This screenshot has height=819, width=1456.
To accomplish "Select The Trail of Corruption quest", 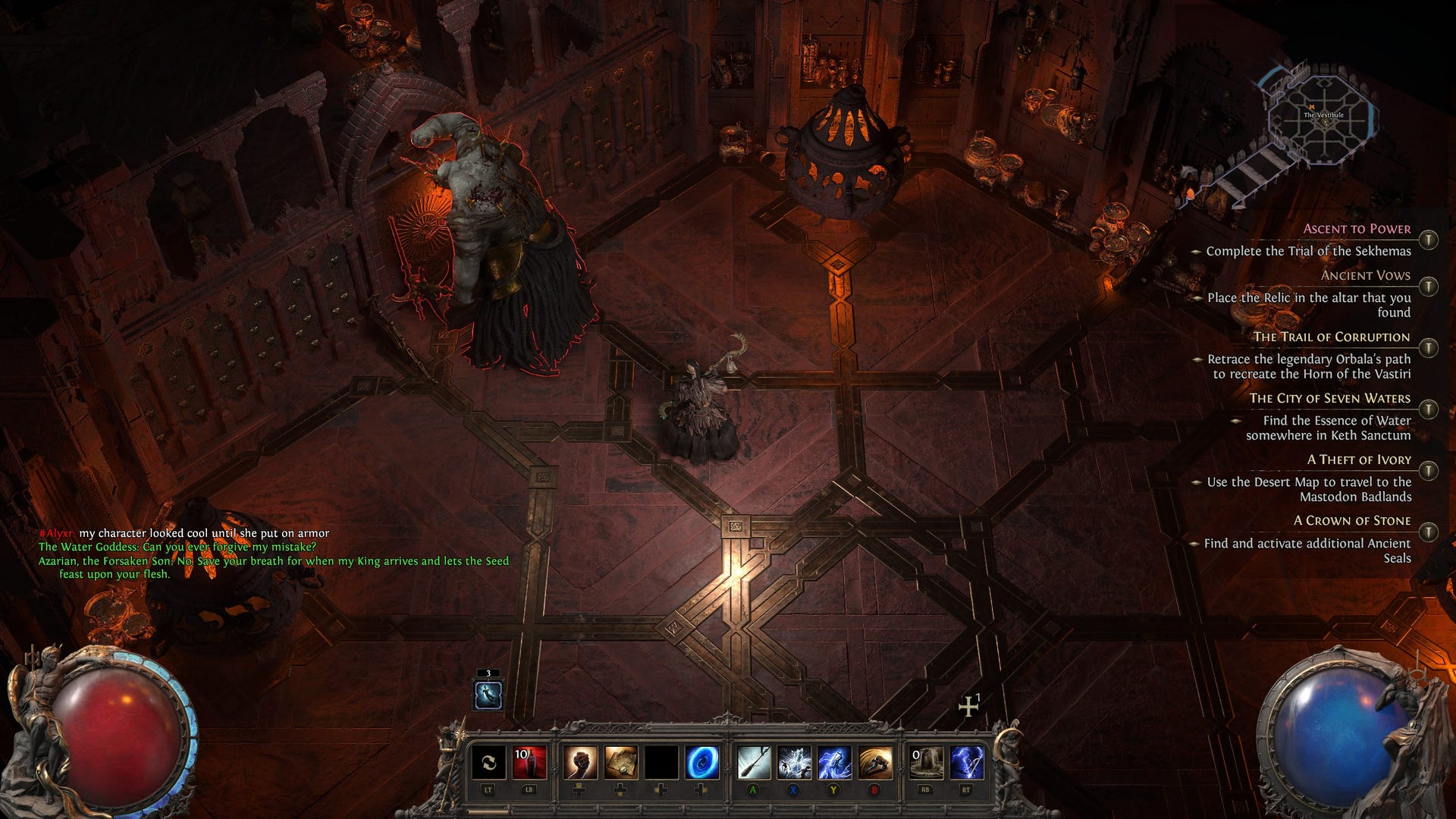I will coord(1331,337).
